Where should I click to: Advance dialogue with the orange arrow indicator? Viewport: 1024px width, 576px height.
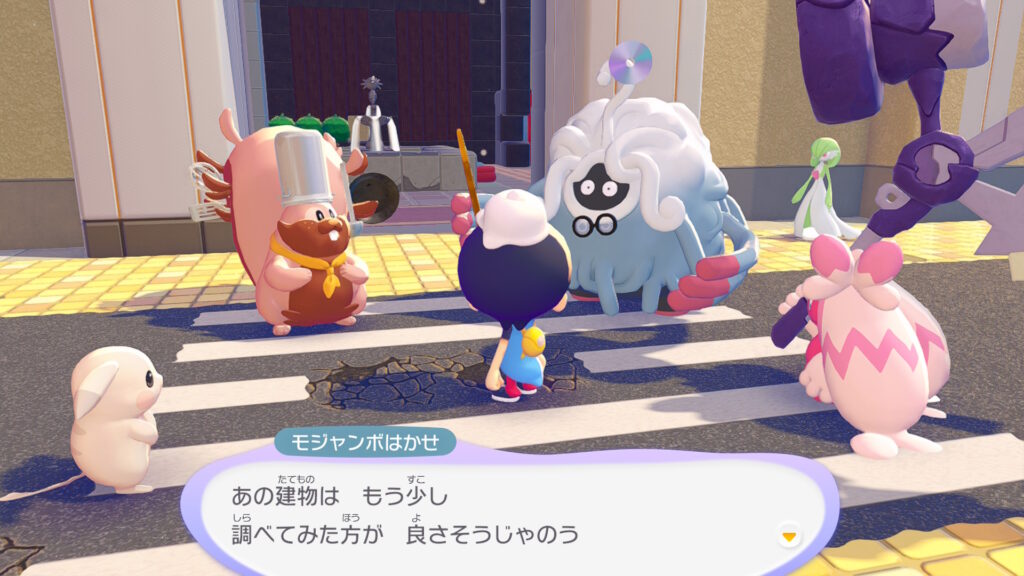789,536
